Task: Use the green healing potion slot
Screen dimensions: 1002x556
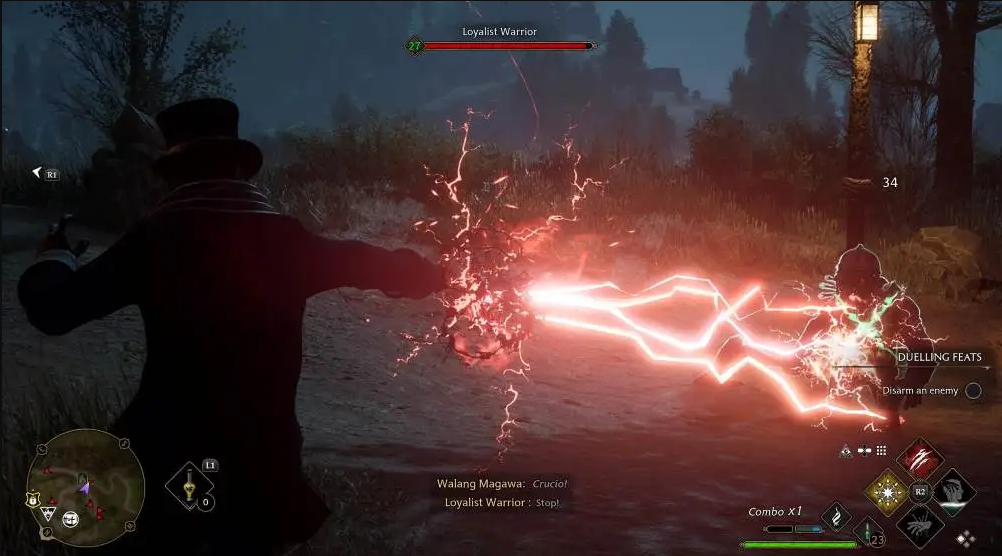Action: [868, 533]
